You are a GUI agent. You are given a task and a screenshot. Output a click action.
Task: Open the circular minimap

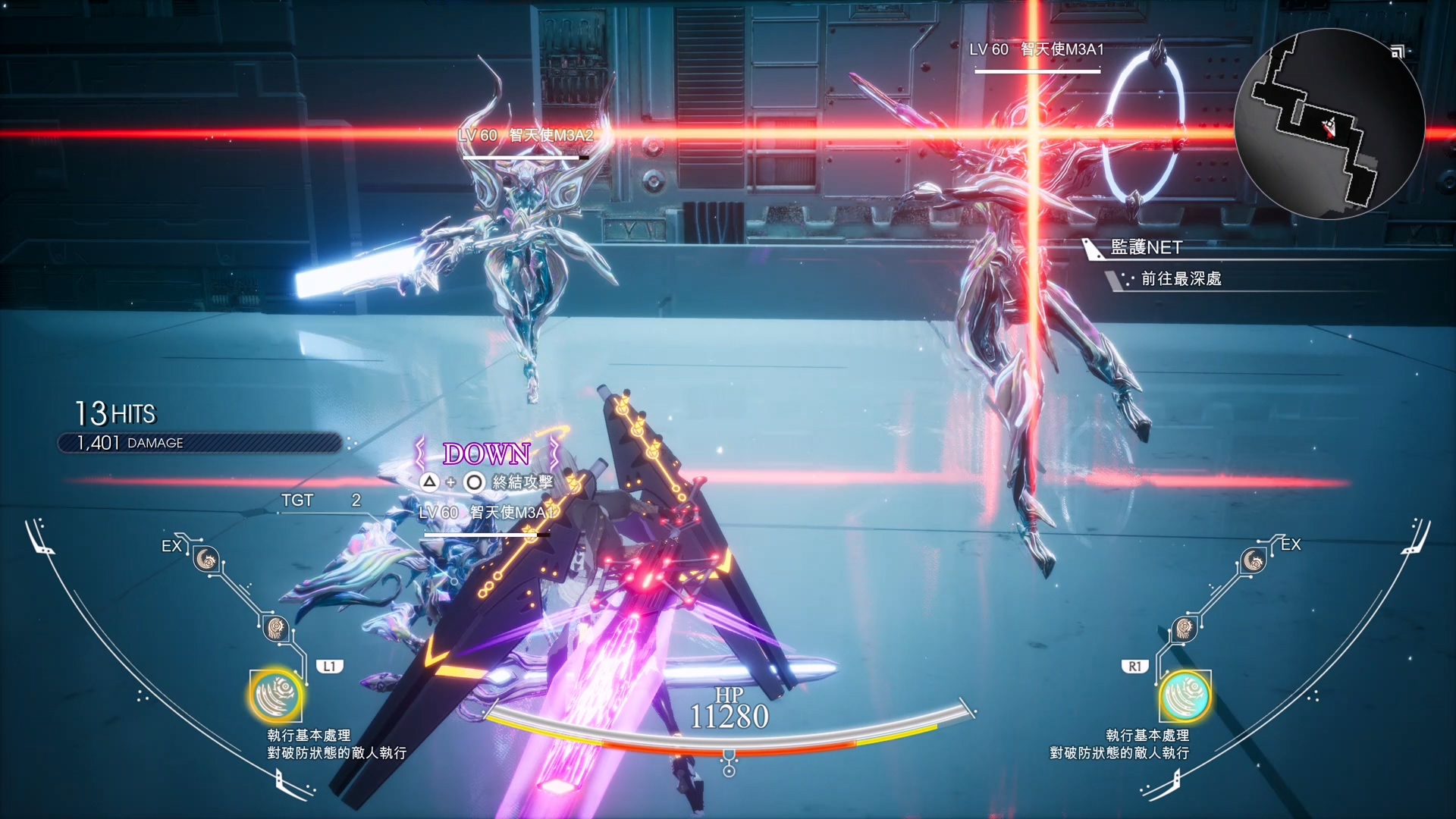click(x=1329, y=124)
